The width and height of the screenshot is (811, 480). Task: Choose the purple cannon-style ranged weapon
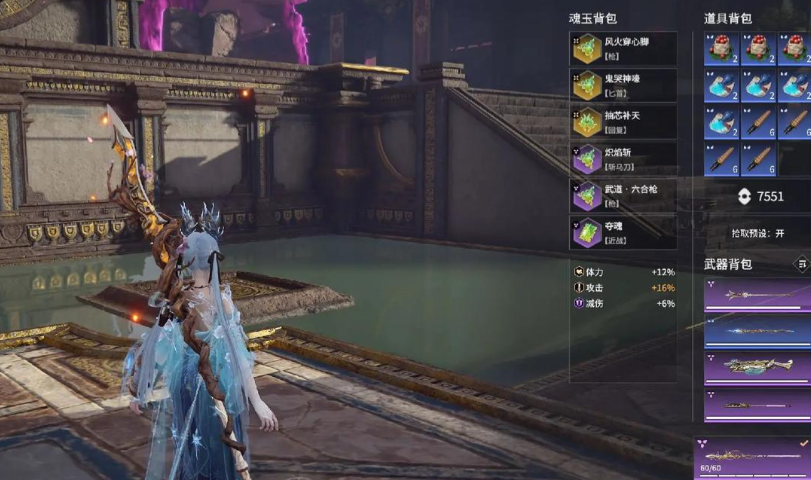click(756, 366)
